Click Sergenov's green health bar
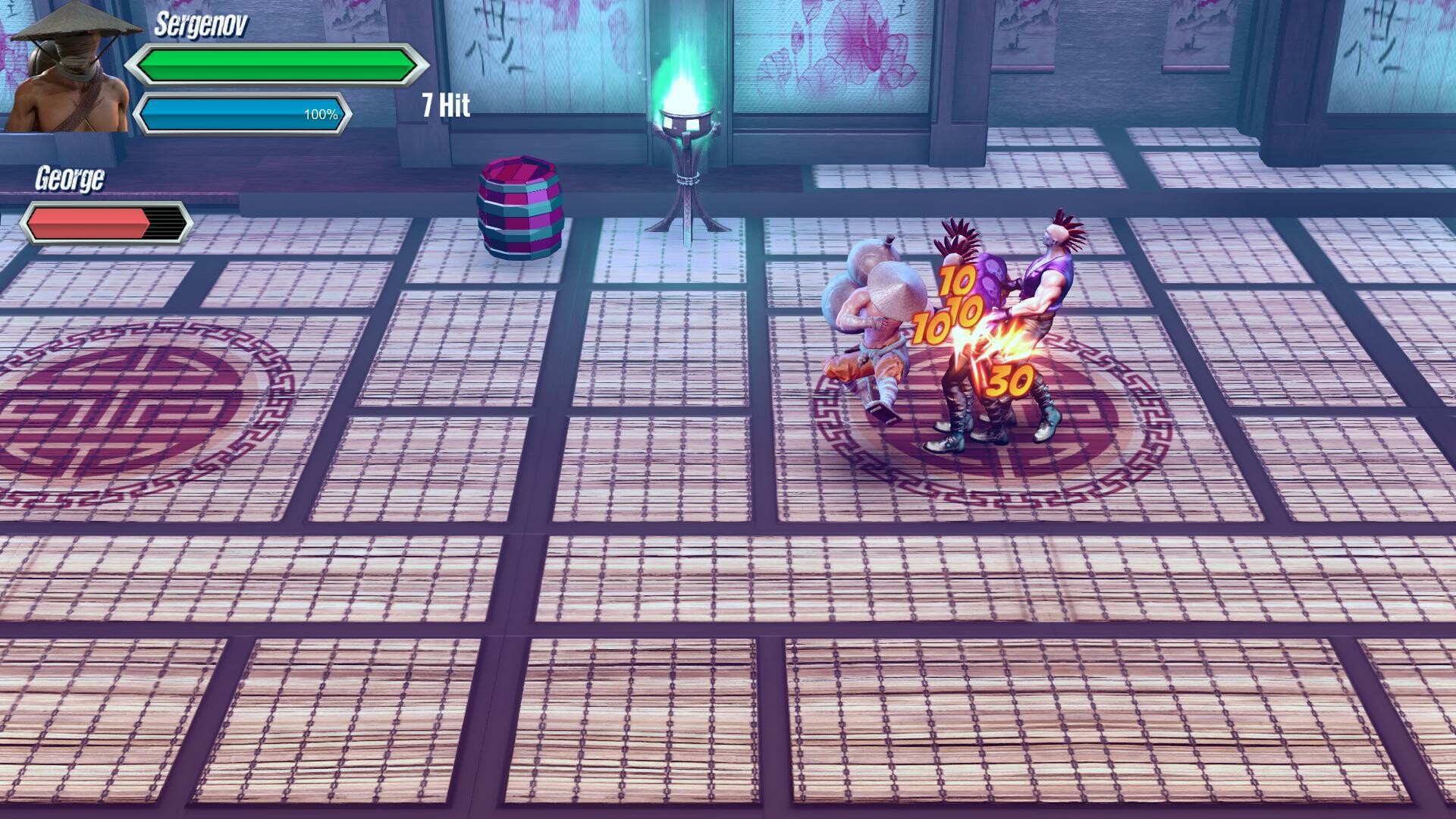1456x819 pixels. 277,64
